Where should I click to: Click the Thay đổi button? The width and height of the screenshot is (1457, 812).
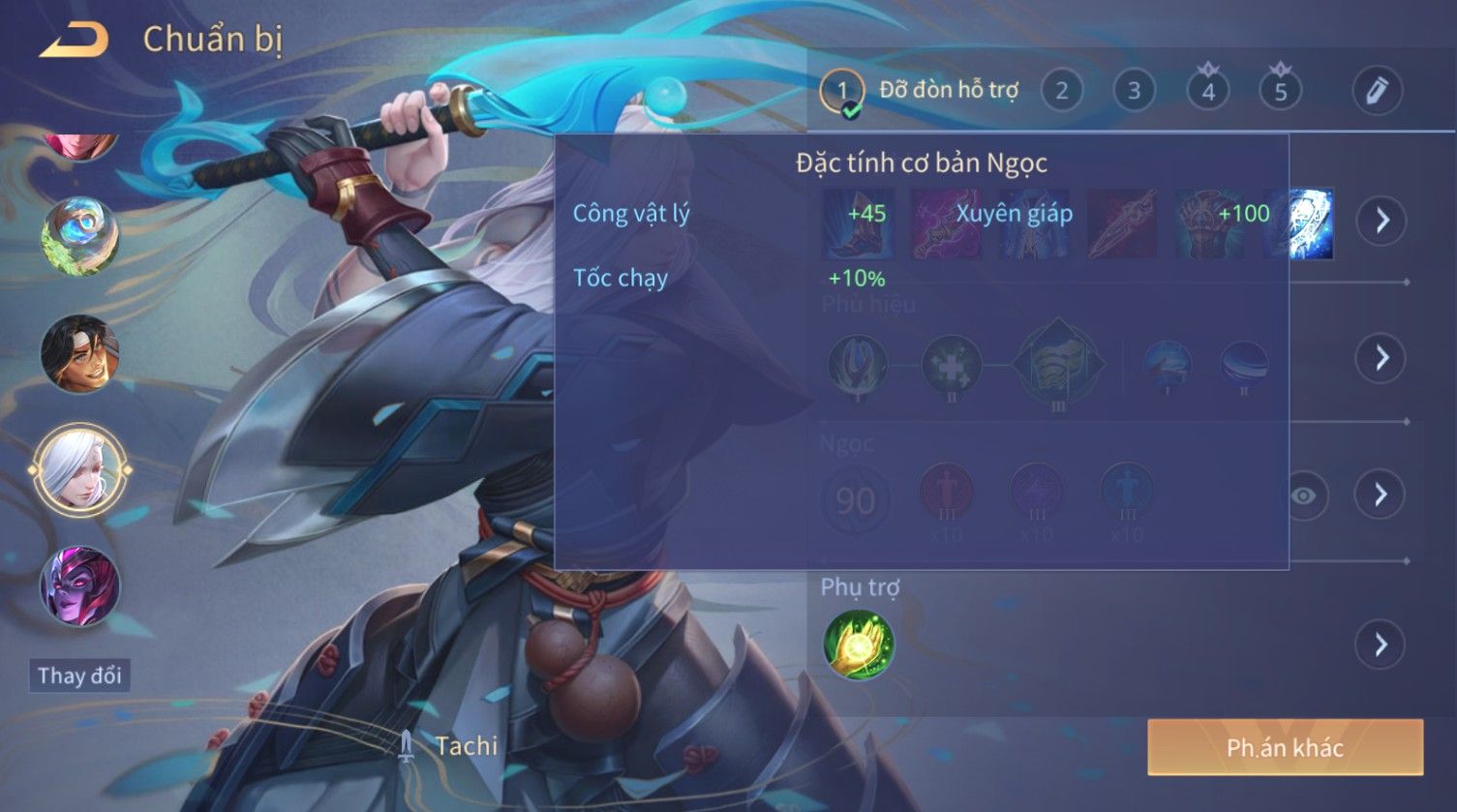click(79, 675)
